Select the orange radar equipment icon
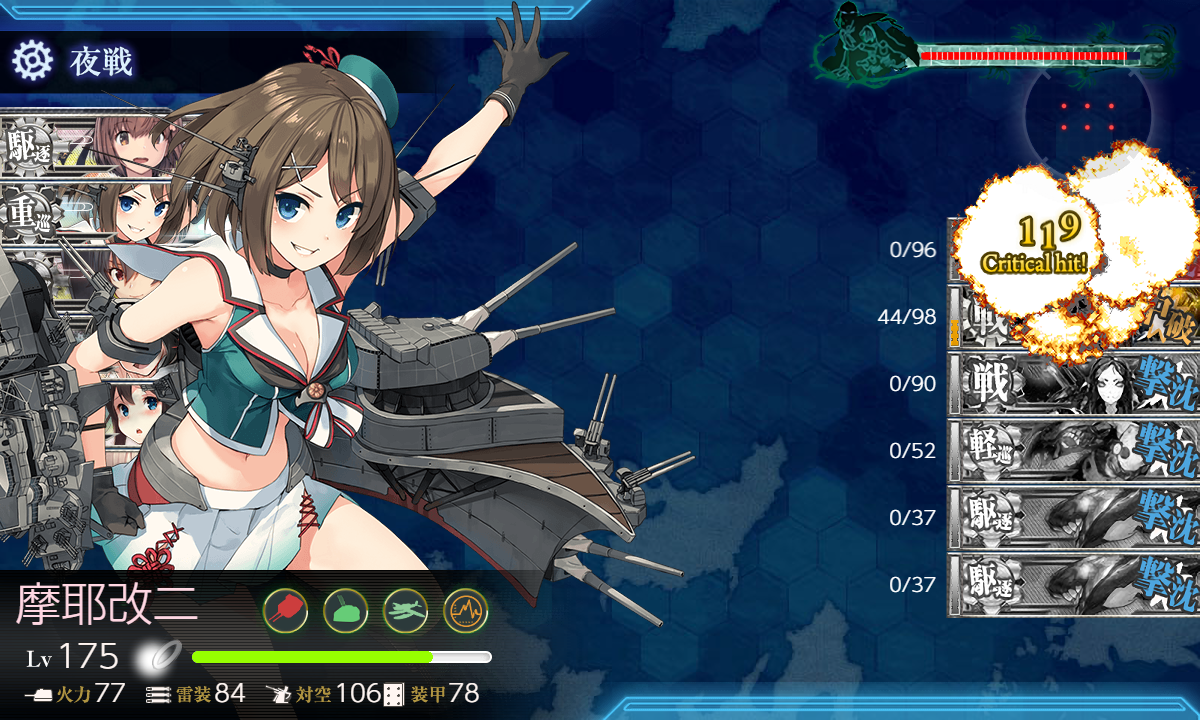This screenshot has height=720, width=1200. coord(465,609)
